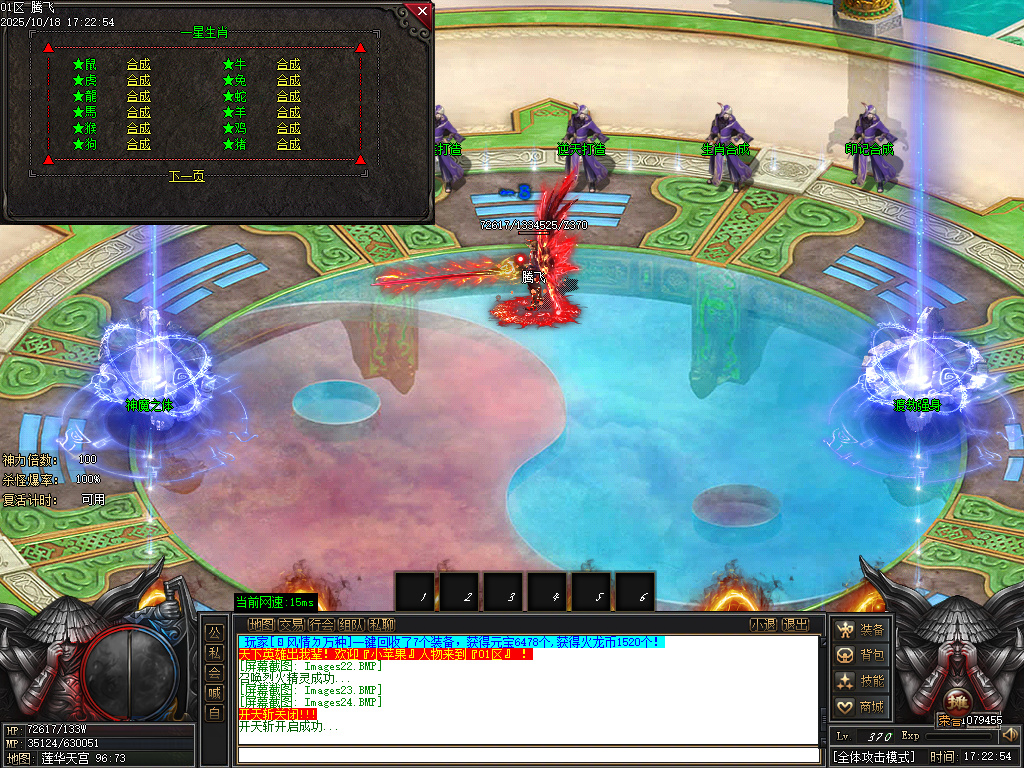The image size is (1024, 768).
Task: Open the 组队 team button
Action: pyautogui.click(x=351, y=625)
